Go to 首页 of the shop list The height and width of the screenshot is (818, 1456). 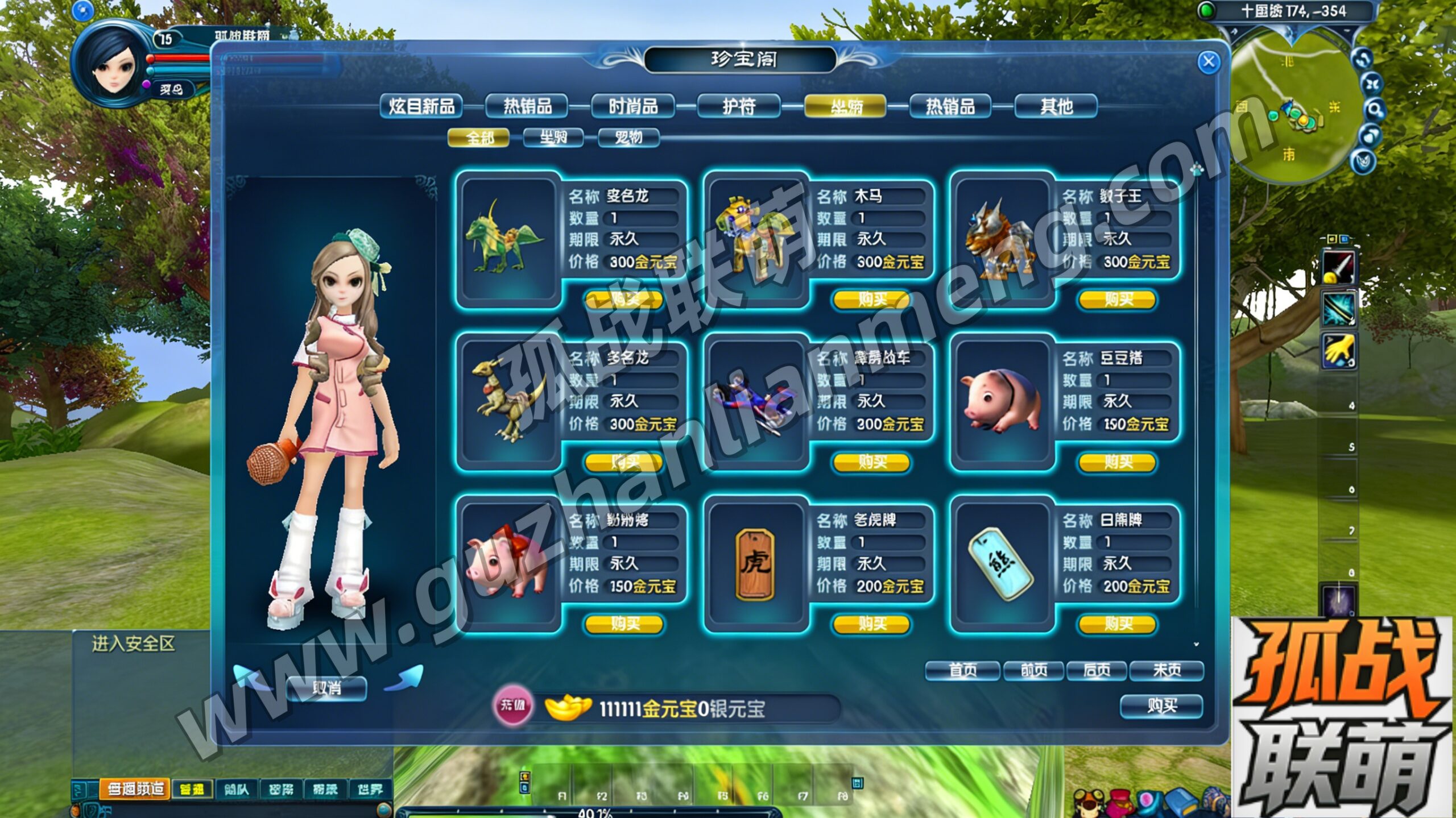(x=962, y=671)
